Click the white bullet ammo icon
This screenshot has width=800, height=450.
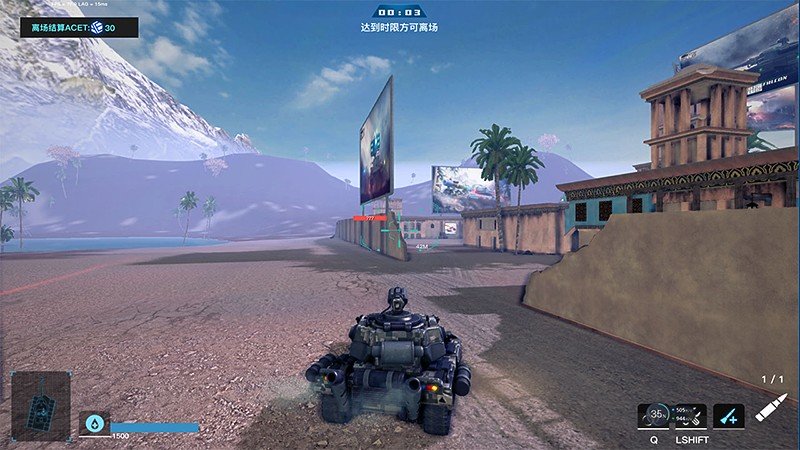click(x=770, y=408)
